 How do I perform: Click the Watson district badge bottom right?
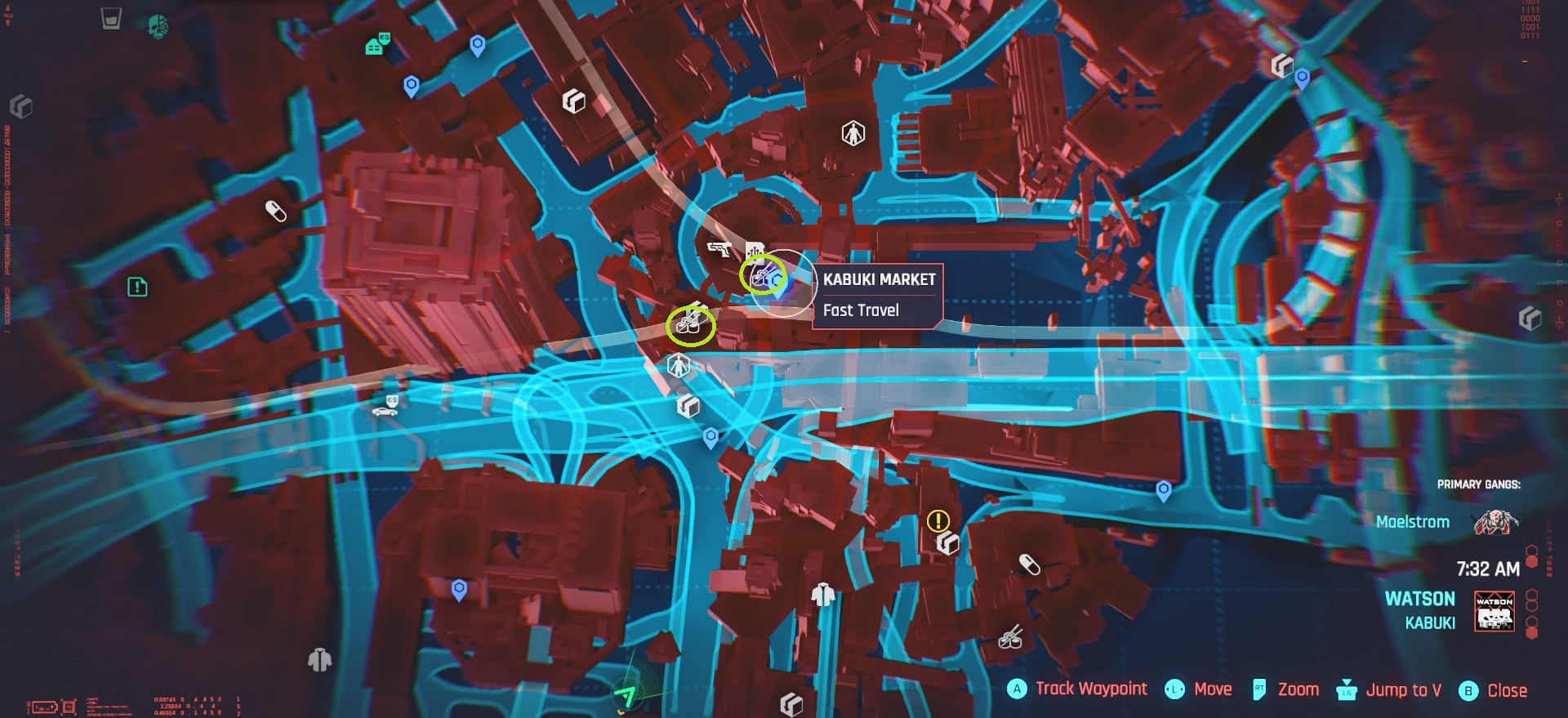pos(1494,611)
